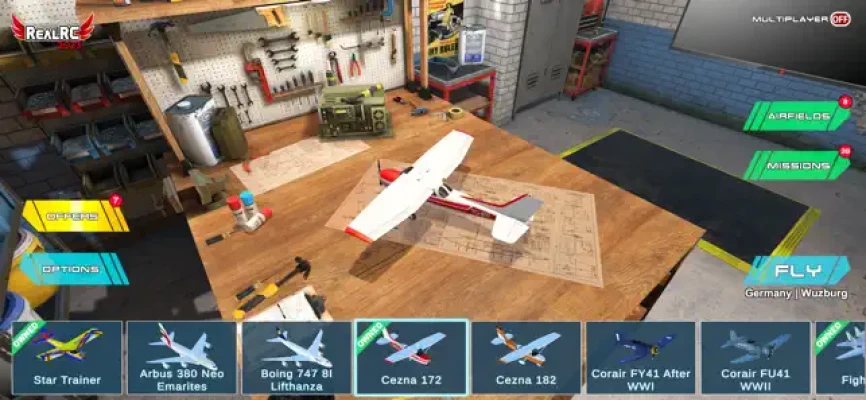The image size is (866, 400).
Task: Choose the Cezna 182 plane card
Action: tap(526, 357)
